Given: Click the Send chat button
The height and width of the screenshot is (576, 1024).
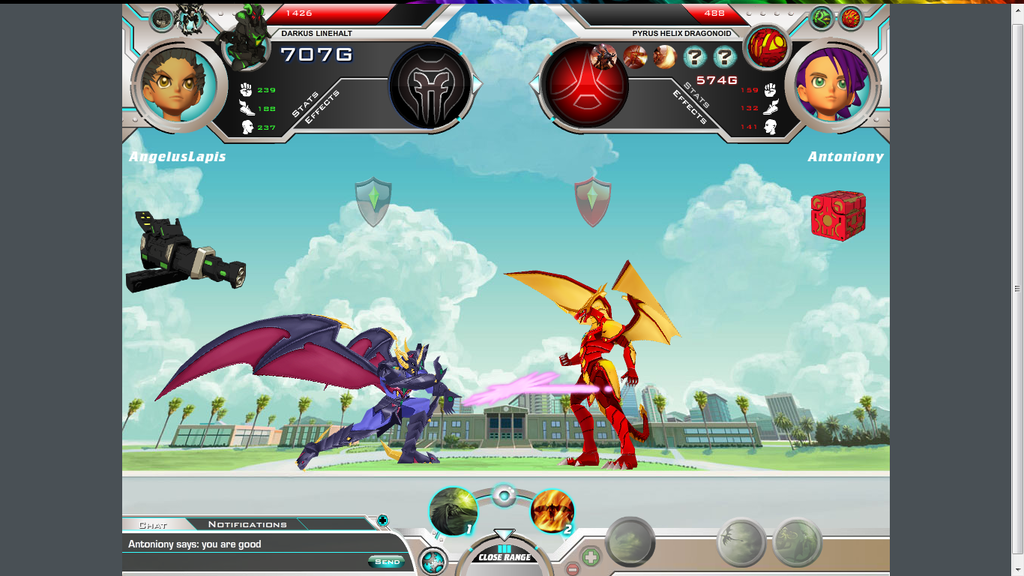Looking at the screenshot, I should [x=386, y=562].
